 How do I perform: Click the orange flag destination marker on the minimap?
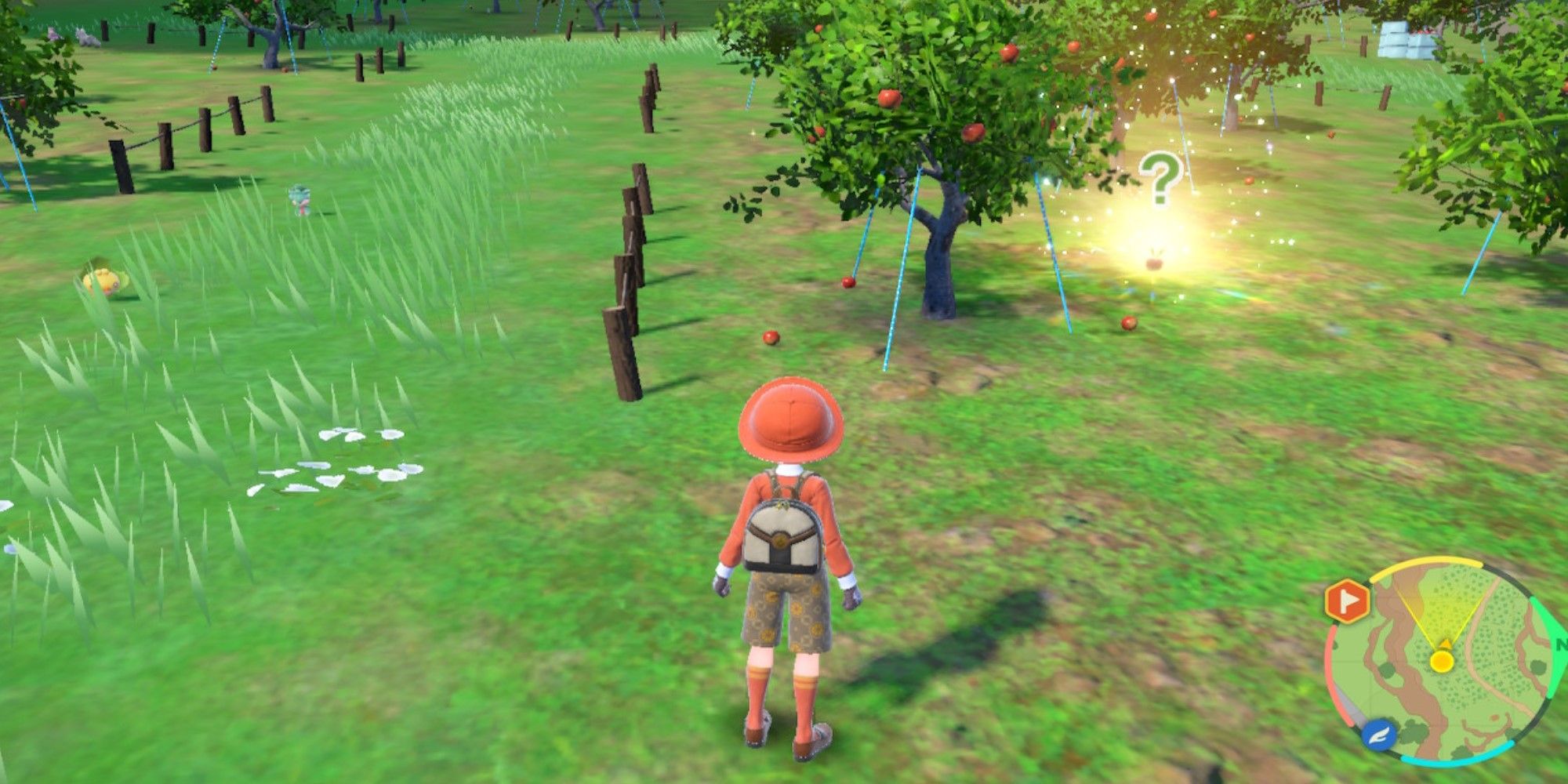1348,599
